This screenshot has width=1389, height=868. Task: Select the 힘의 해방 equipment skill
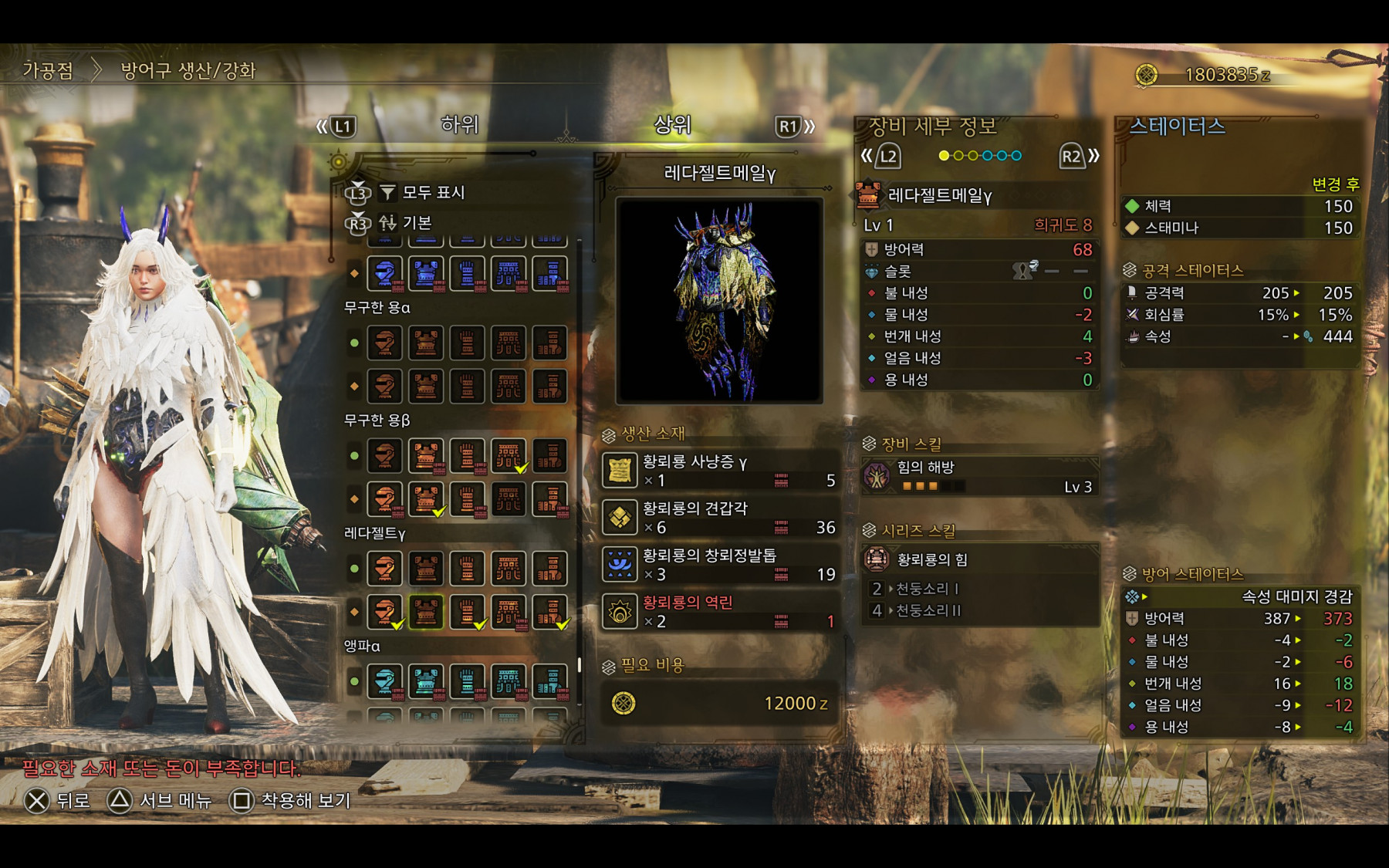point(980,476)
